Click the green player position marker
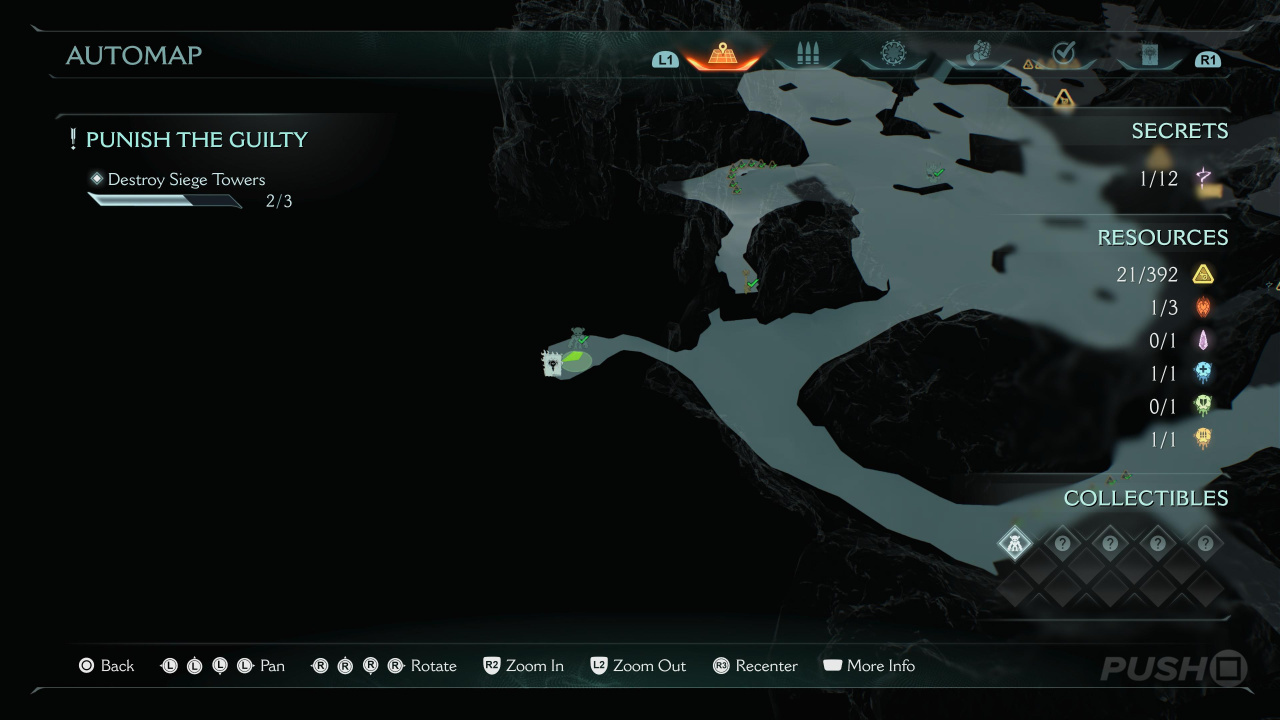Image resolution: width=1280 pixels, height=720 pixels. (x=575, y=359)
